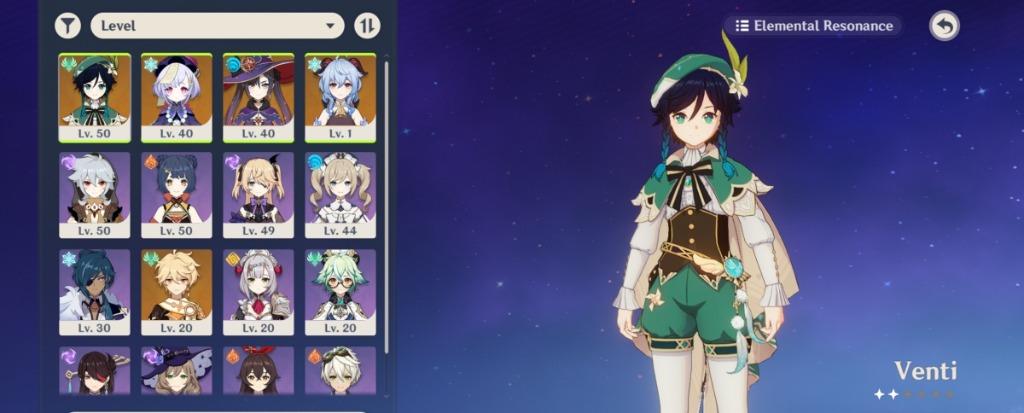This screenshot has width=1024, height=413.
Task: Choose Qiqi from the character list
Action: (176, 97)
